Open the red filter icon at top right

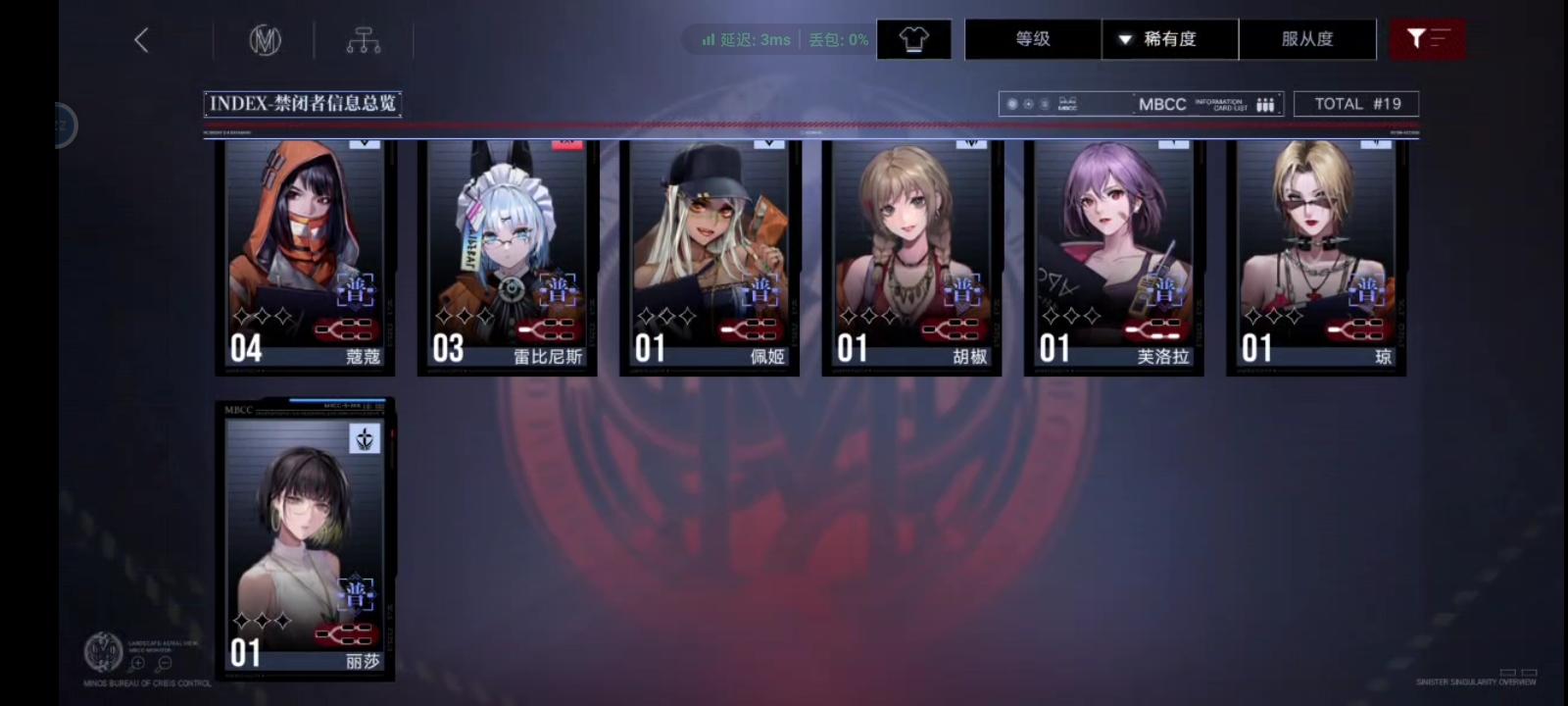[1428, 38]
